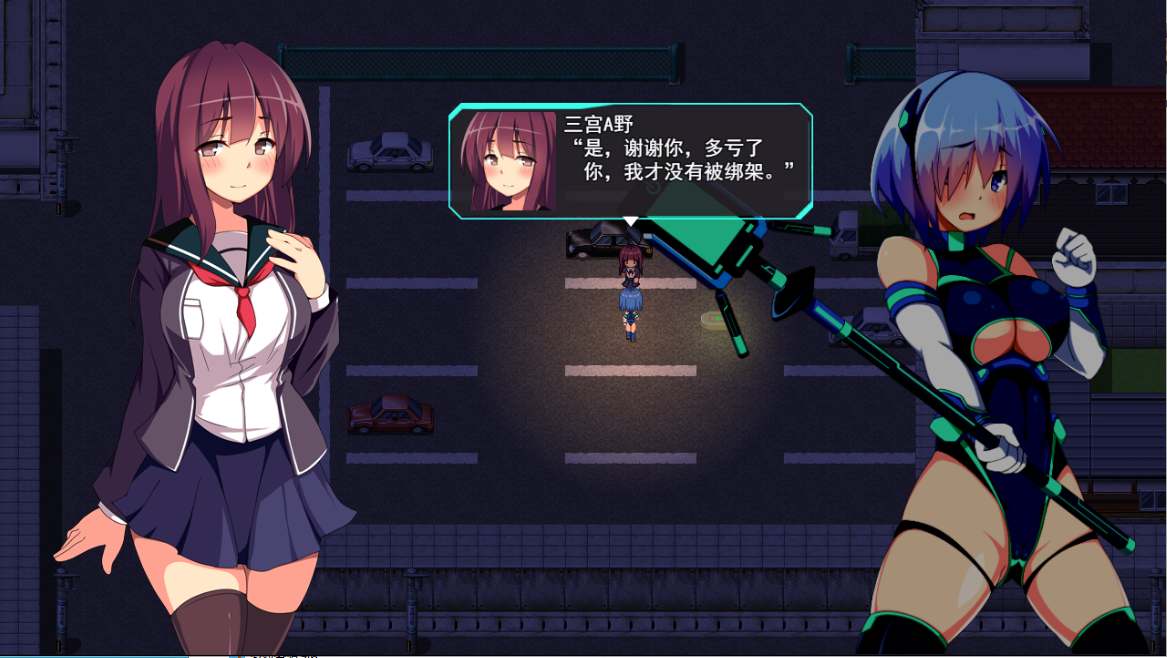Click the white continue arrow under the dialogue
Screen dimensions: 1167x658
[x=630, y=220]
